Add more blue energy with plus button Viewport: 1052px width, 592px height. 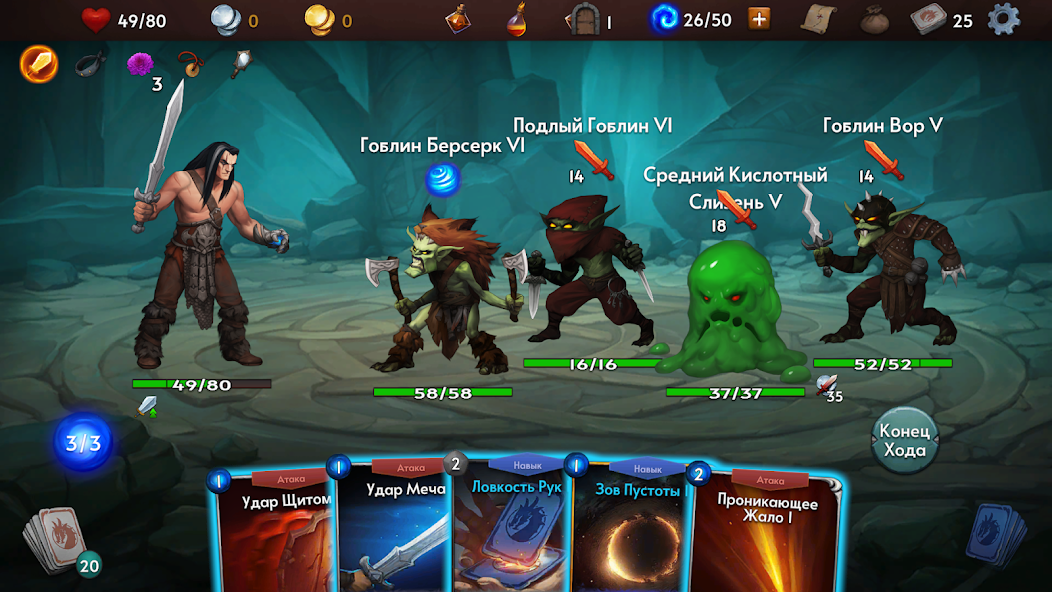[x=760, y=19]
